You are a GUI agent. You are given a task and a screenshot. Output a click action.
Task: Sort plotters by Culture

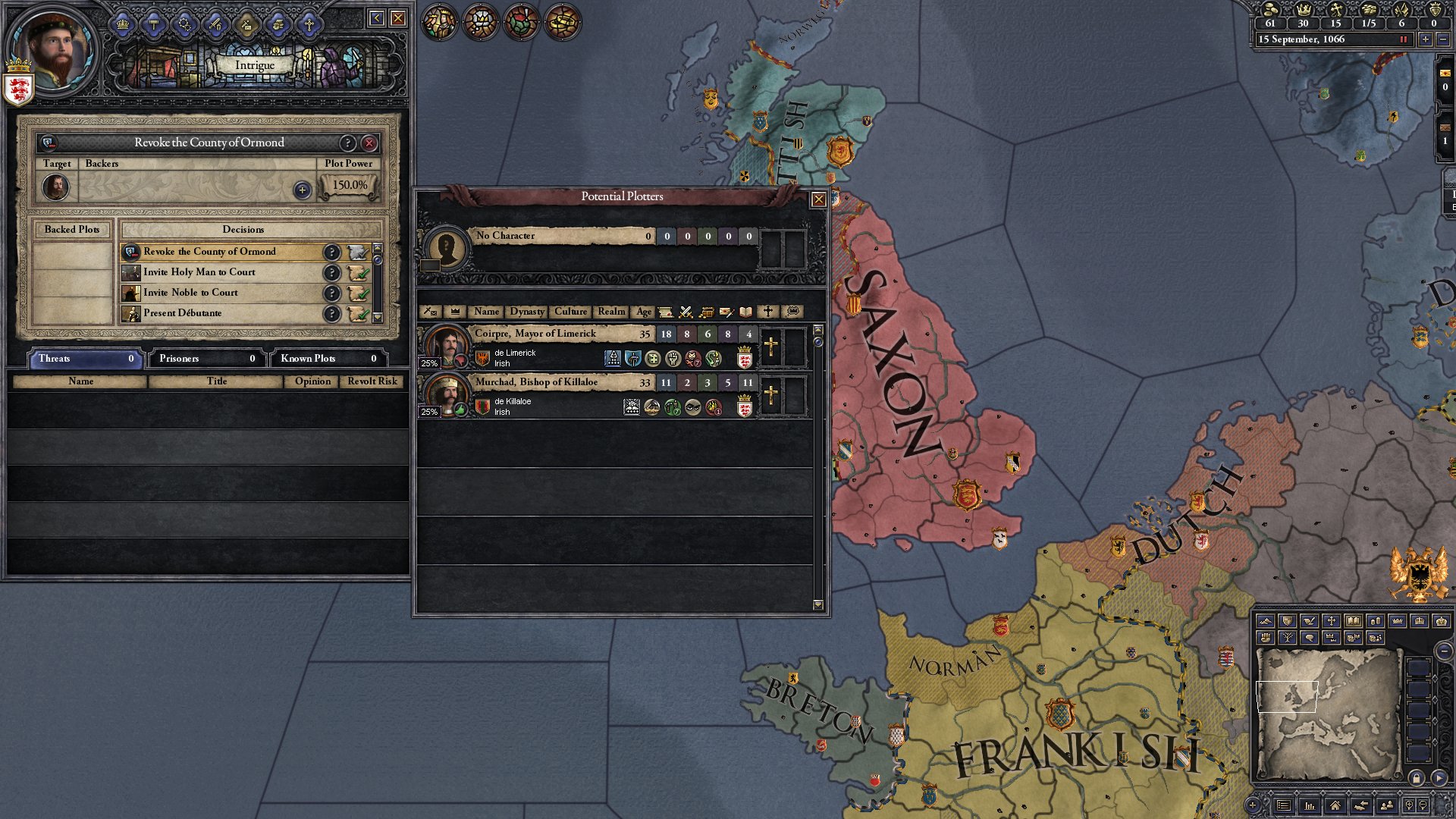coord(570,312)
